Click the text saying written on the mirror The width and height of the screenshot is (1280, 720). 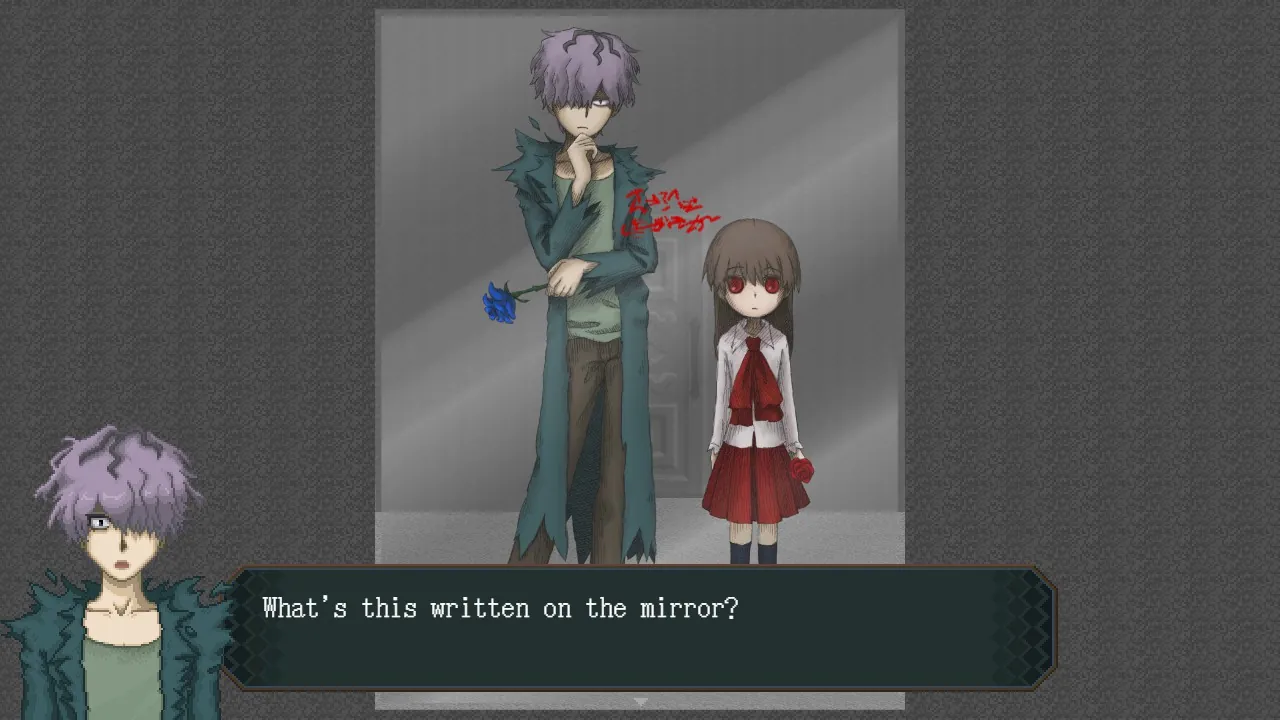500,608
